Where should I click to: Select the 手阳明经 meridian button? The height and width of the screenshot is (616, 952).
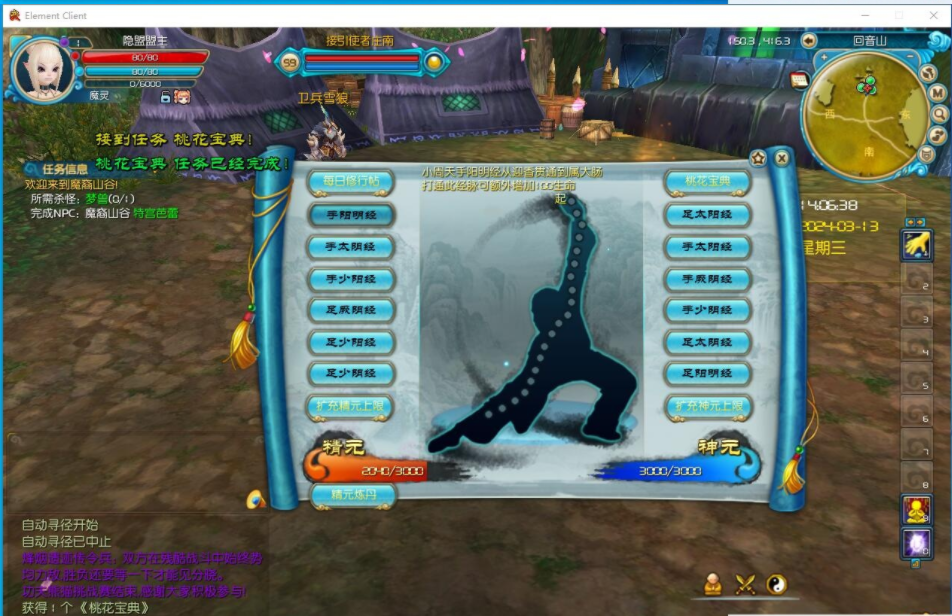pyautogui.click(x=350, y=214)
